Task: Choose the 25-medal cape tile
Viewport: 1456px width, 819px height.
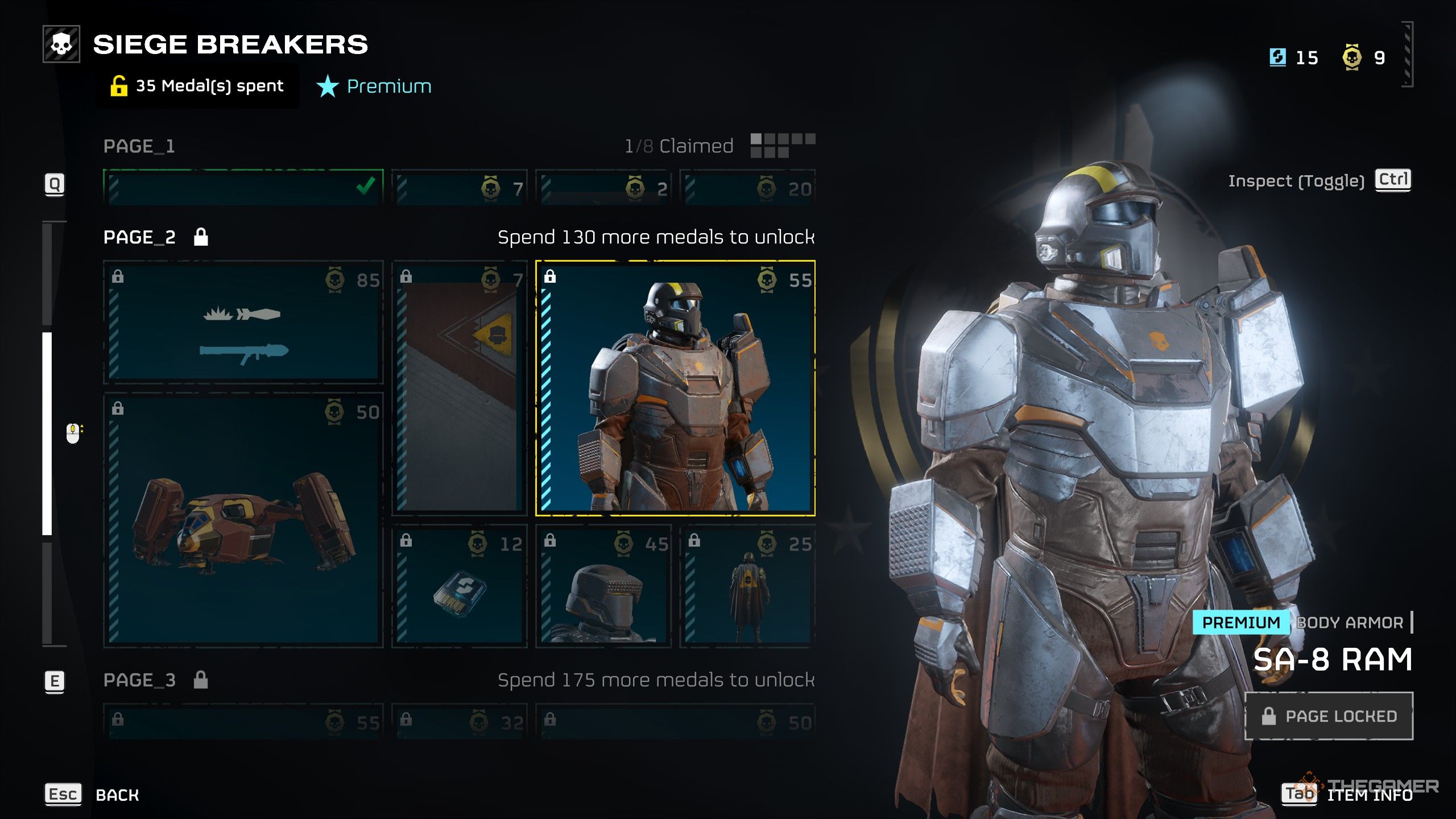Action: [x=747, y=587]
